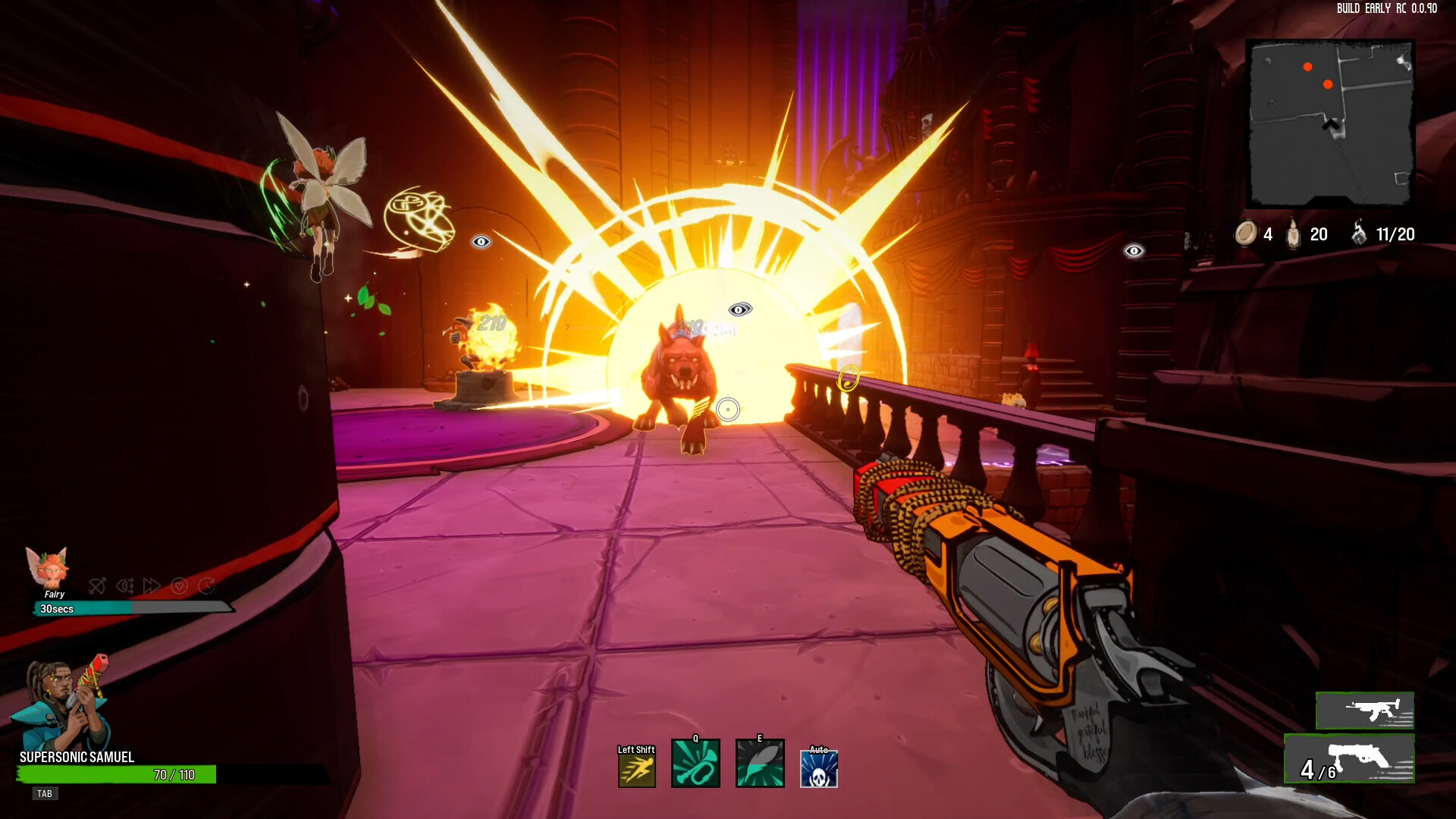The height and width of the screenshot is (819, 1456).
Task: Click the Fairy companion portrait
Action: tap(48, 567)
